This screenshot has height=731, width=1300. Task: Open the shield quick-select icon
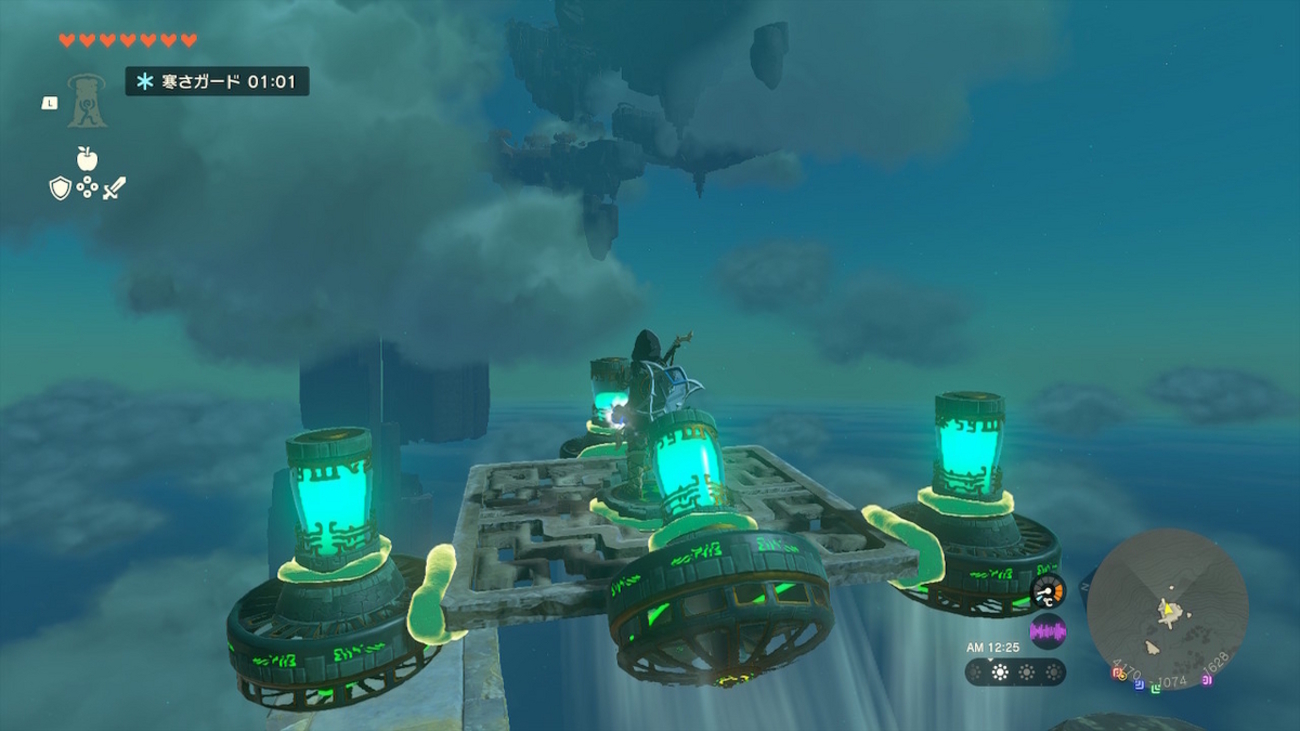pyautogui.click(x=60, y=188)
